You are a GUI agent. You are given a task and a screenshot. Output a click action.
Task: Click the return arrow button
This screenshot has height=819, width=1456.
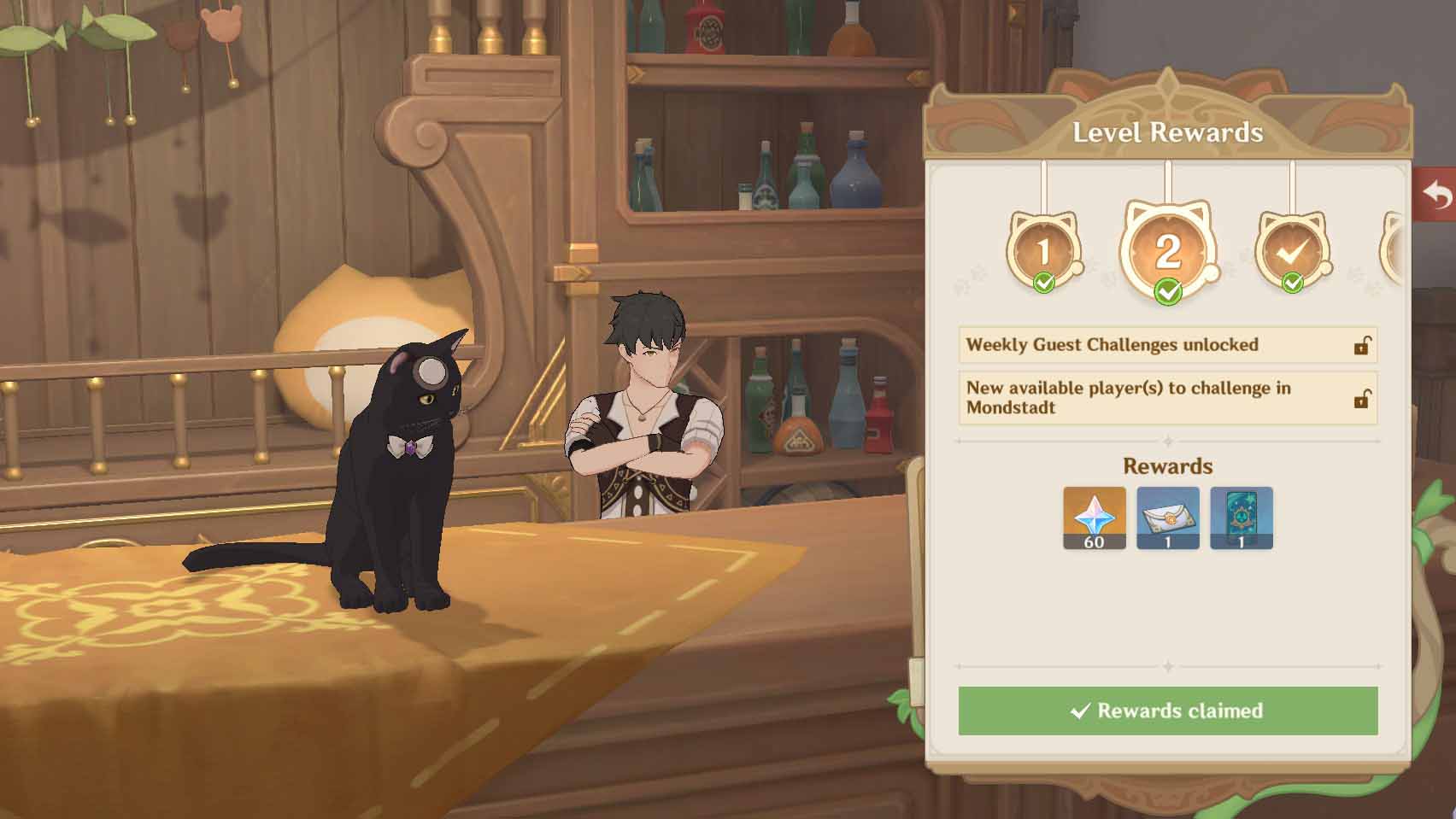pyautogui.click(x=1437, y=195)
